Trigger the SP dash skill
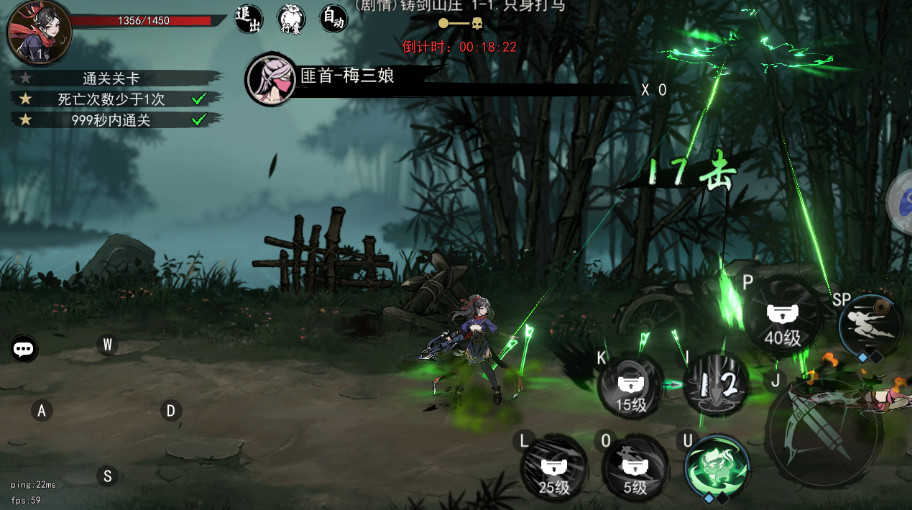The height and width of the screenshot is (510, 912). 869,326
